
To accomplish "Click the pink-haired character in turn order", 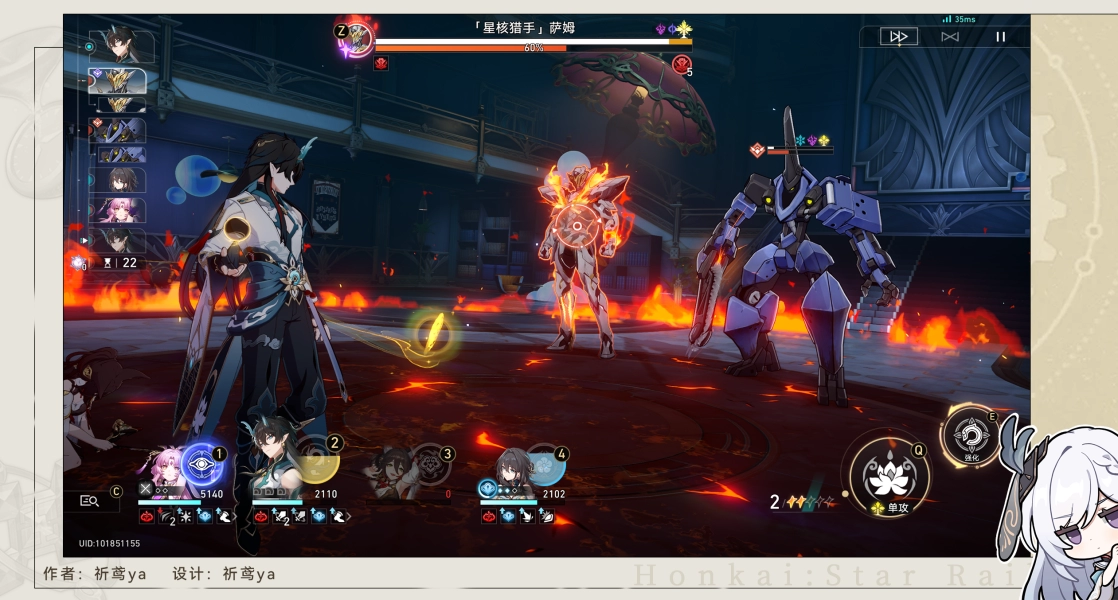I will click(122, 210).
